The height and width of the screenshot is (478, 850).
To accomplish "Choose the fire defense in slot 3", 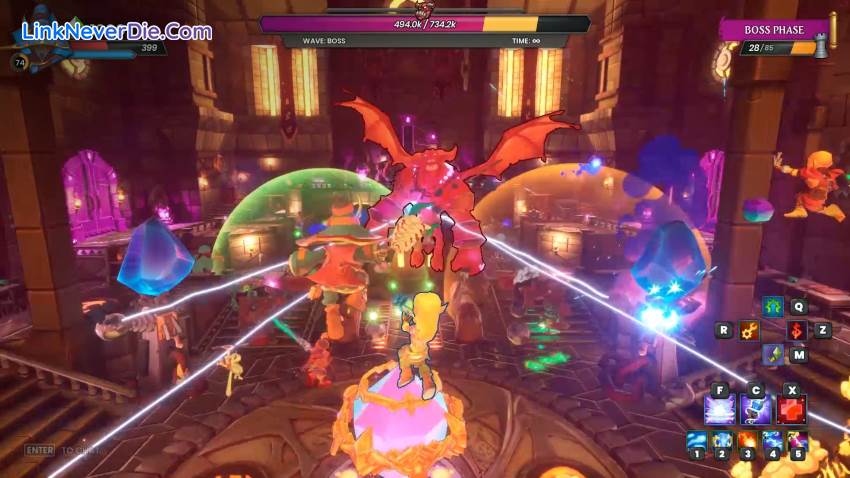I will 747,441.
